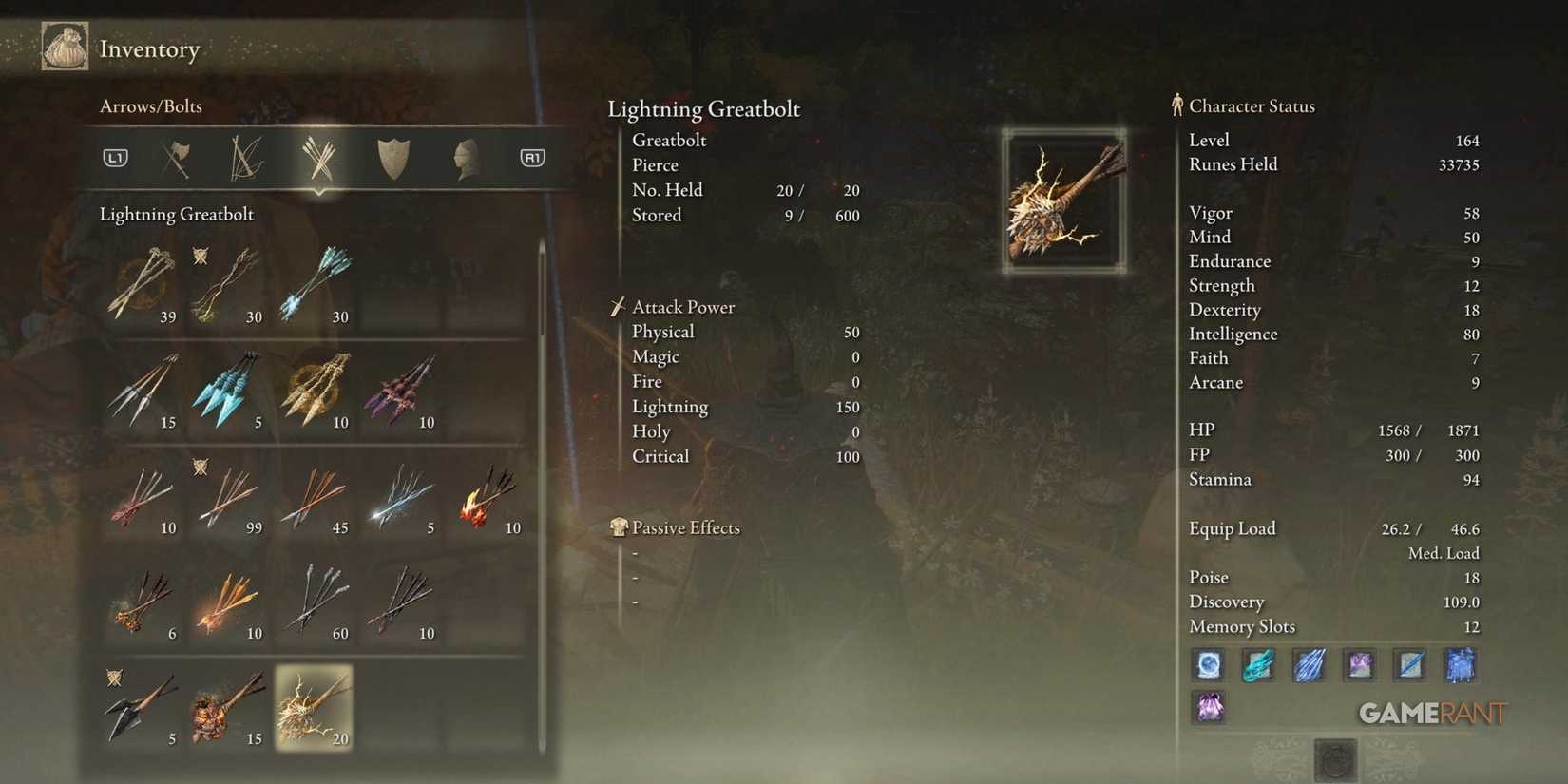Select the arrow stack of 99
This screenshot has width=1568, height=784.
tap(228, 499)
